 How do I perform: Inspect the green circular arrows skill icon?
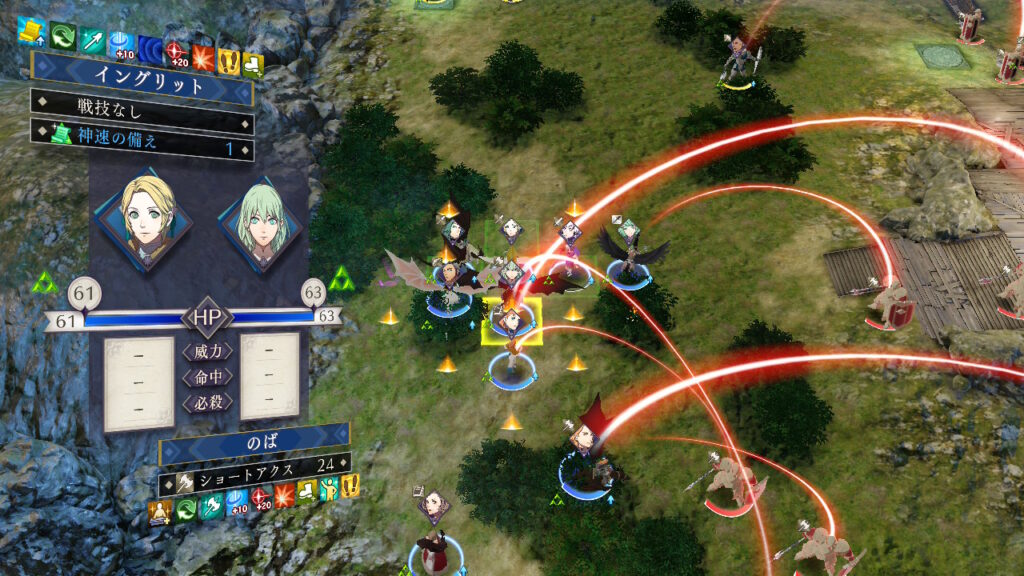62,34
